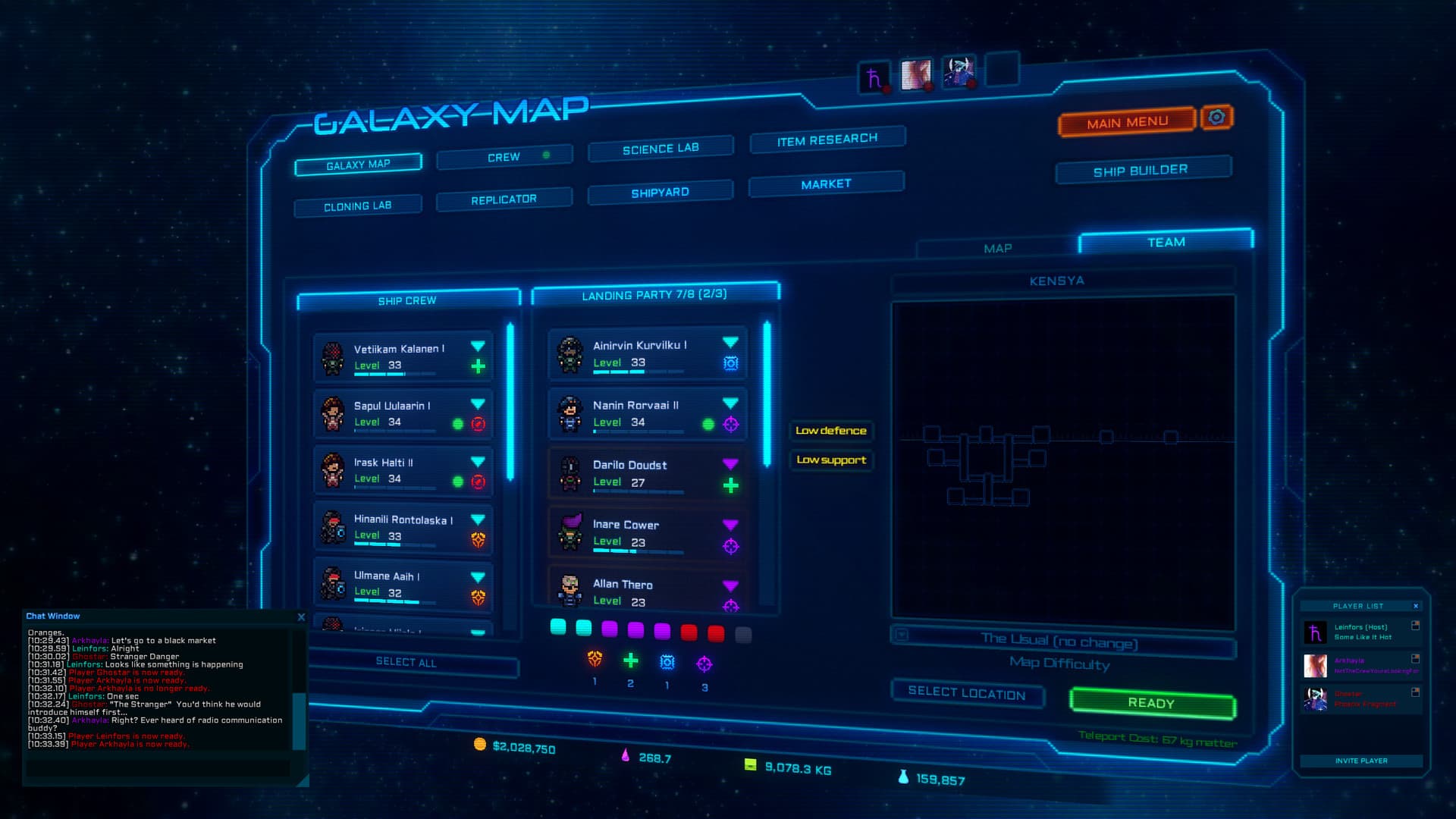Viewport: 1456px width, 819px height.
Task: Open the Science Lab
Action: [x=660, y=149]
